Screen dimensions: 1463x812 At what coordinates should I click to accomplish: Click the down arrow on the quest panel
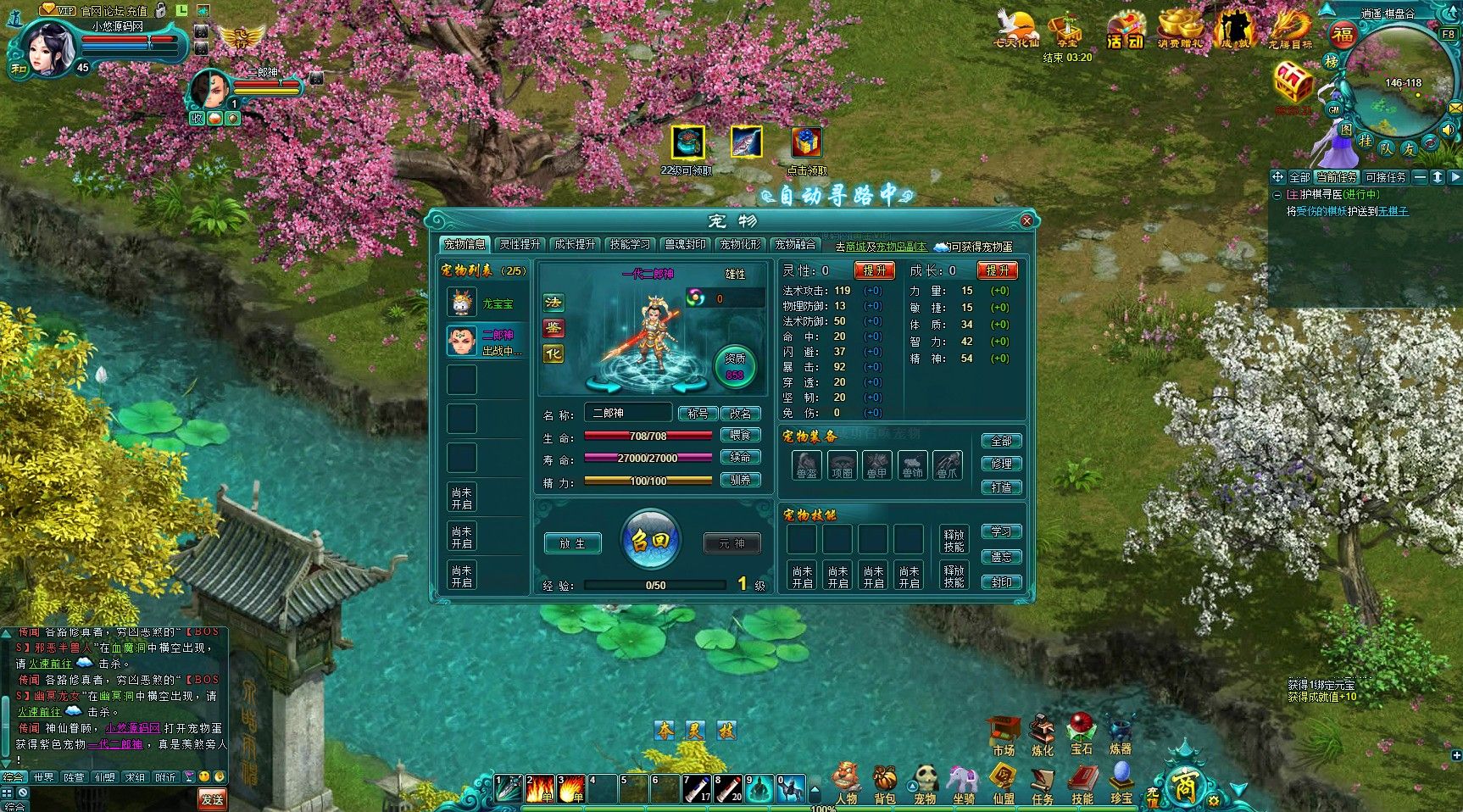(1438, 178)
